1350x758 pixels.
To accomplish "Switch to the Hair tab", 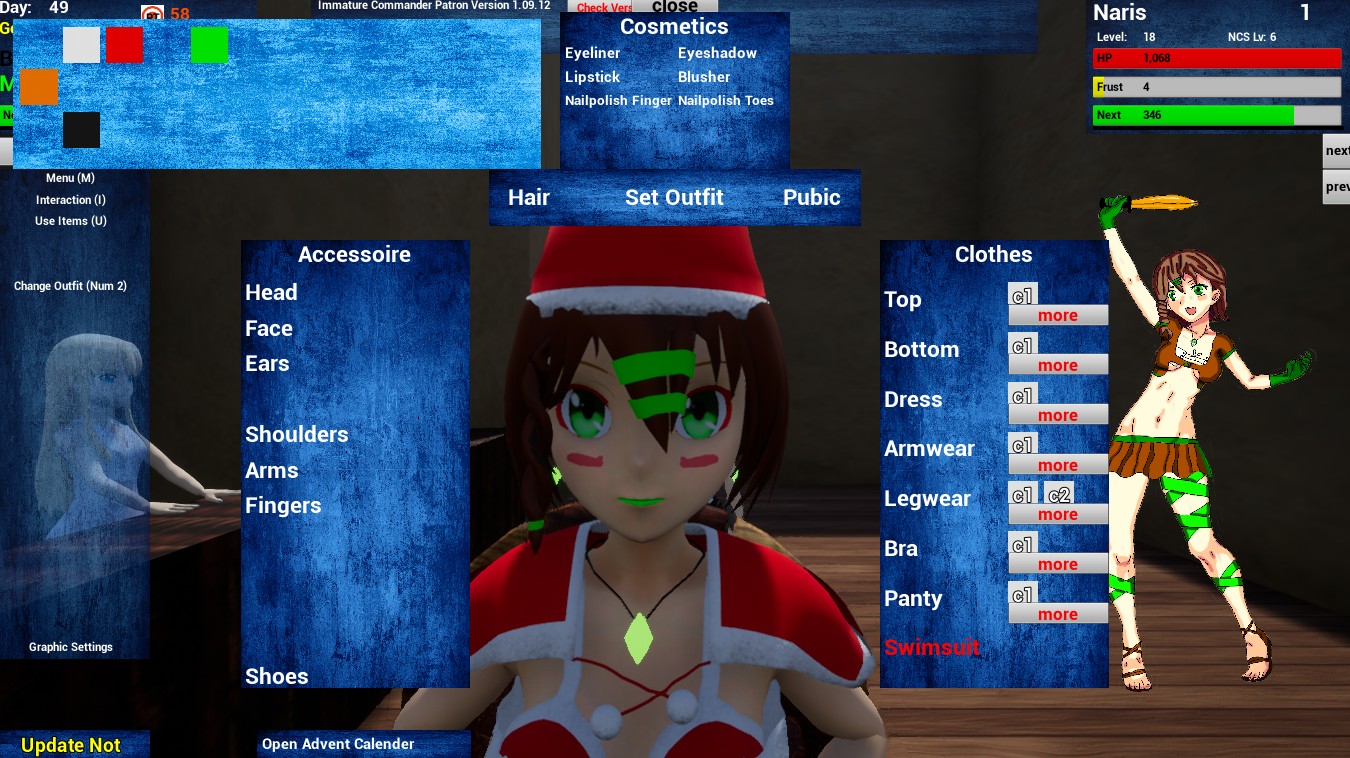I will (x=529, y=197).
